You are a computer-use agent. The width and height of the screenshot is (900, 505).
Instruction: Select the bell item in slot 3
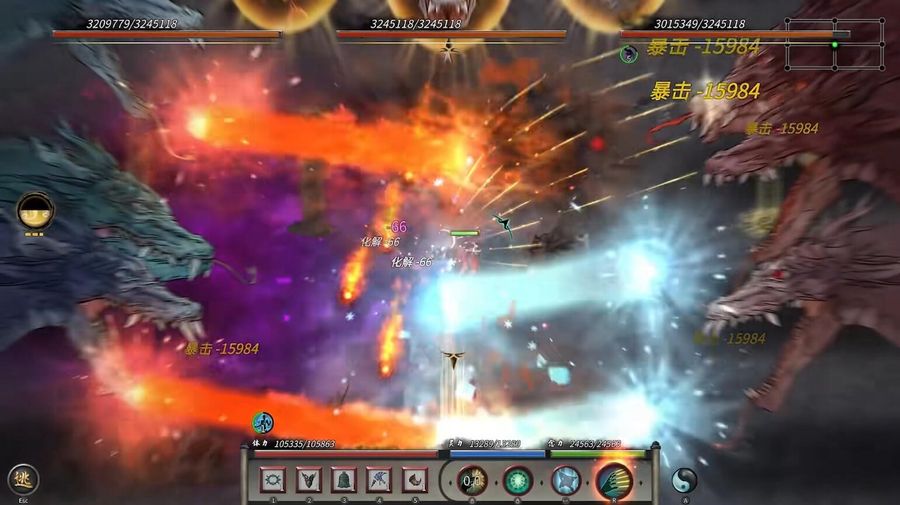343,480
